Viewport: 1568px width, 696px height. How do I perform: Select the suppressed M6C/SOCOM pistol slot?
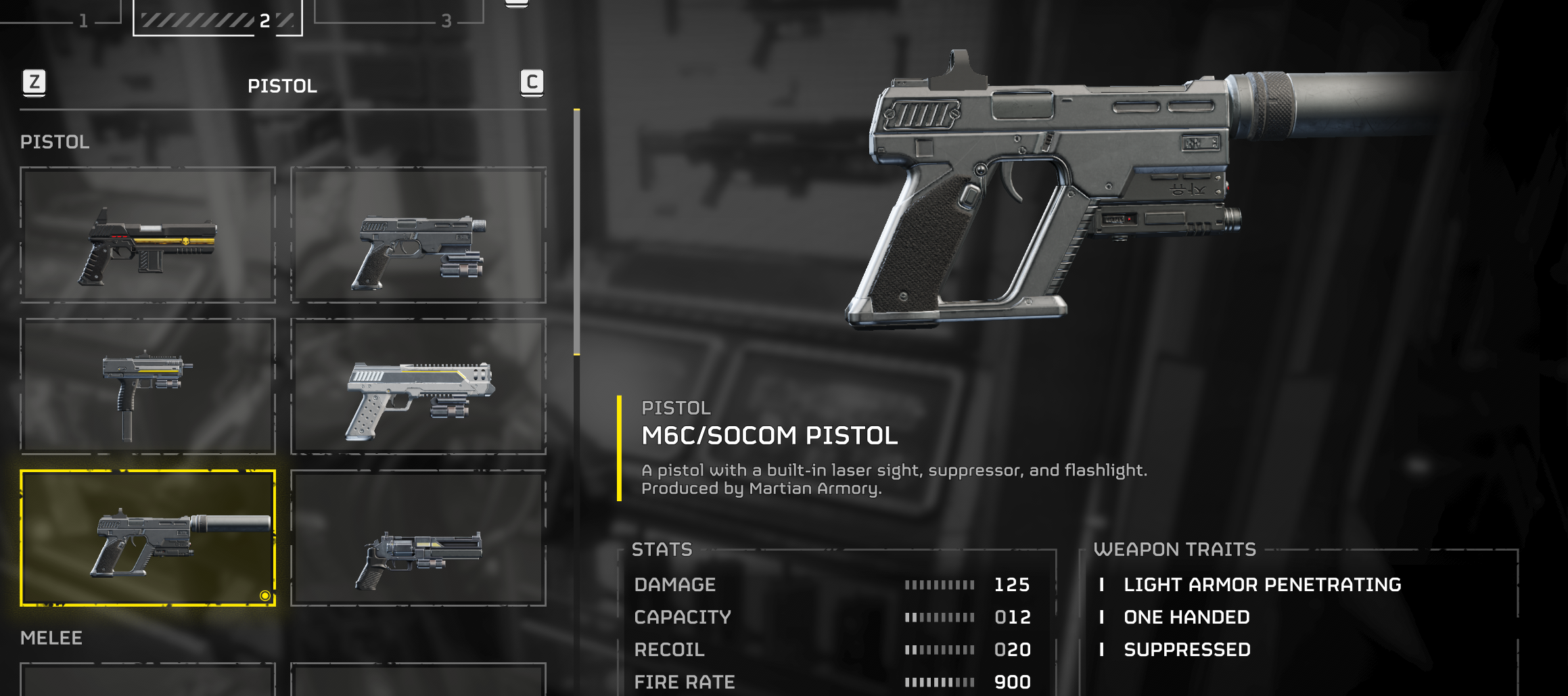pyautogui.click(x=147, y=538)
